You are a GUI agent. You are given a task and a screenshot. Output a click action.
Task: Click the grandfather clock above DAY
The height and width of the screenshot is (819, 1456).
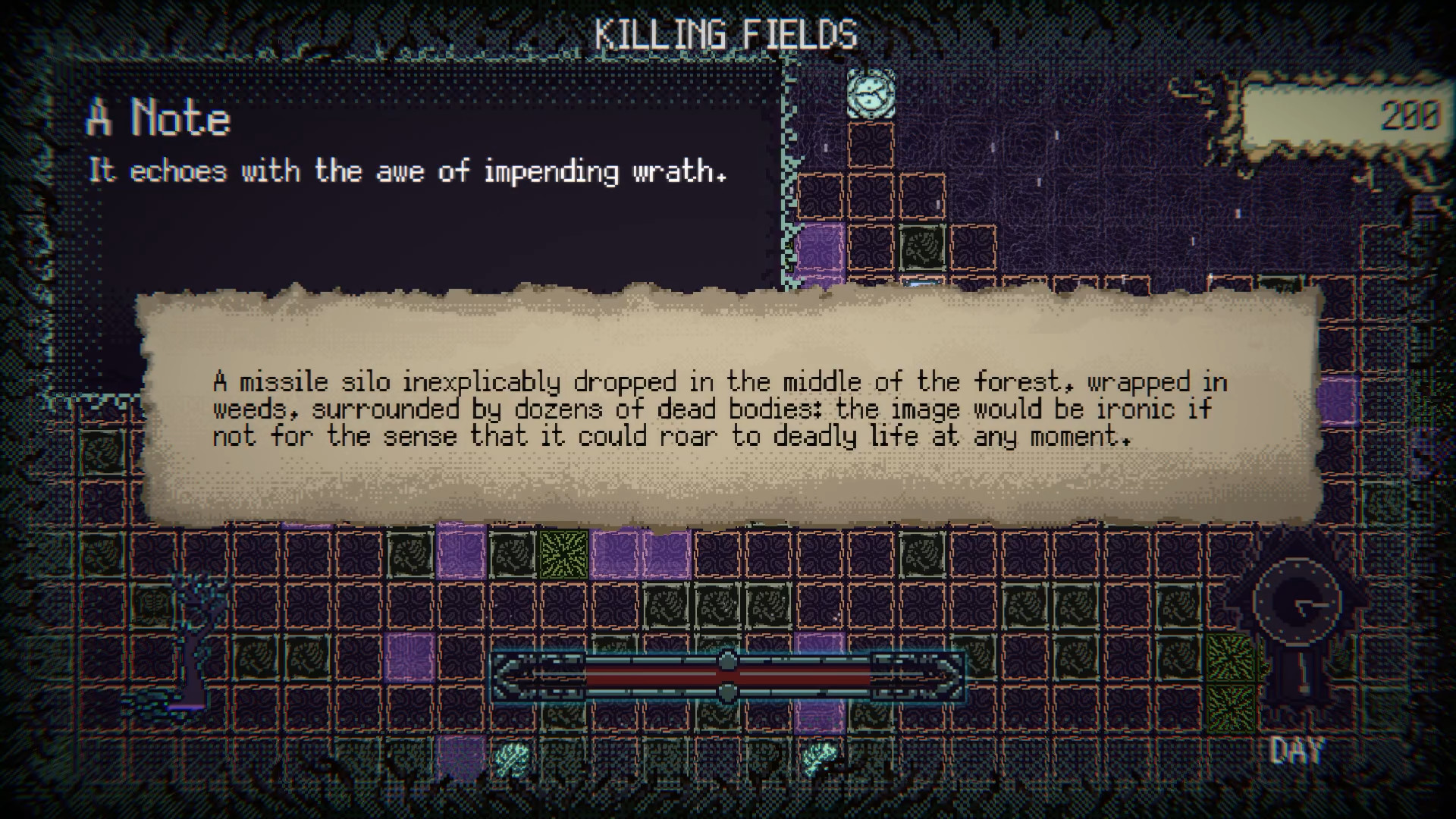point(1298,622)
